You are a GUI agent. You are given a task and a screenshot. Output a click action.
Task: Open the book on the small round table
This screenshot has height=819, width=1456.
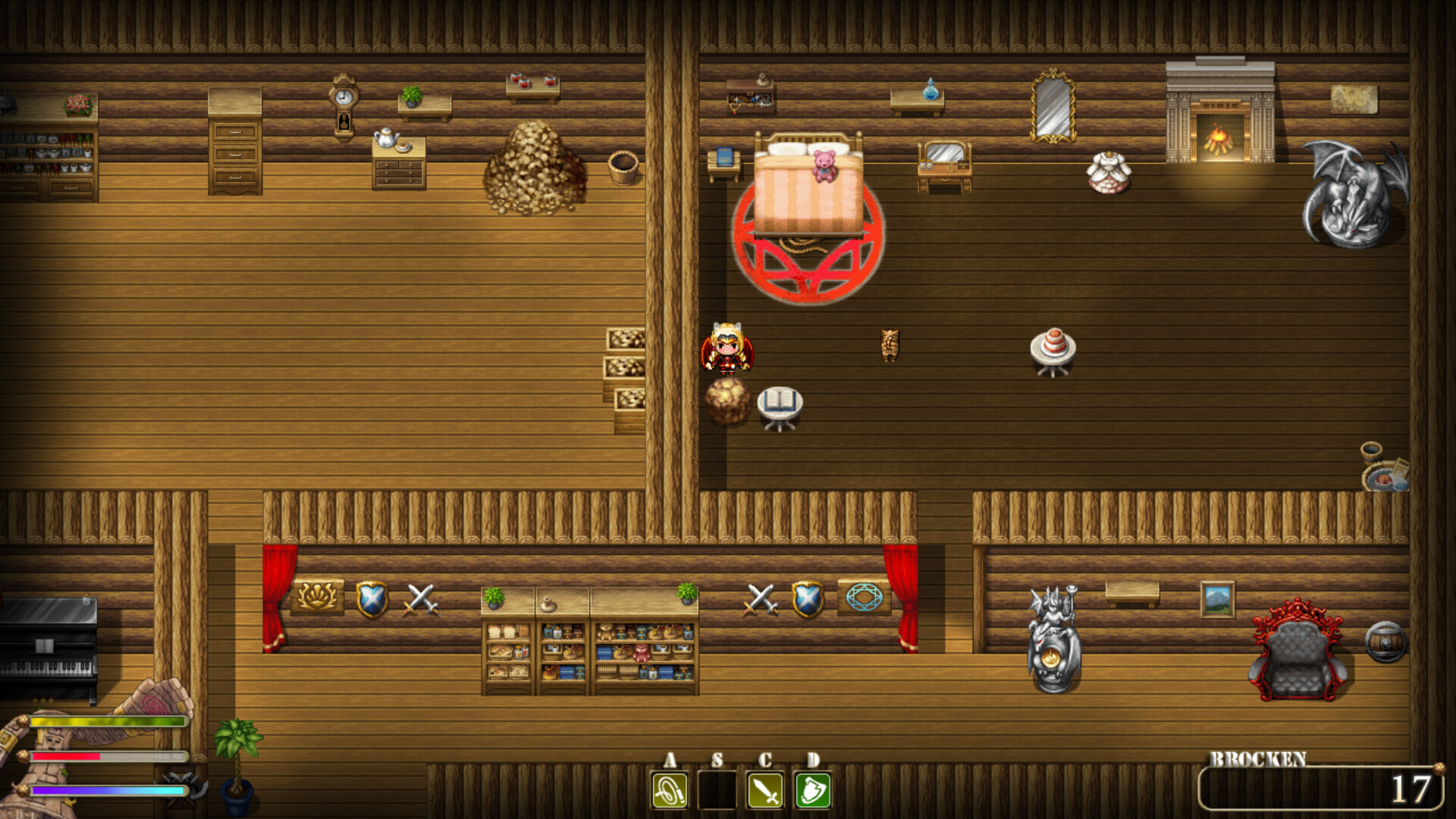click(781, 400)
